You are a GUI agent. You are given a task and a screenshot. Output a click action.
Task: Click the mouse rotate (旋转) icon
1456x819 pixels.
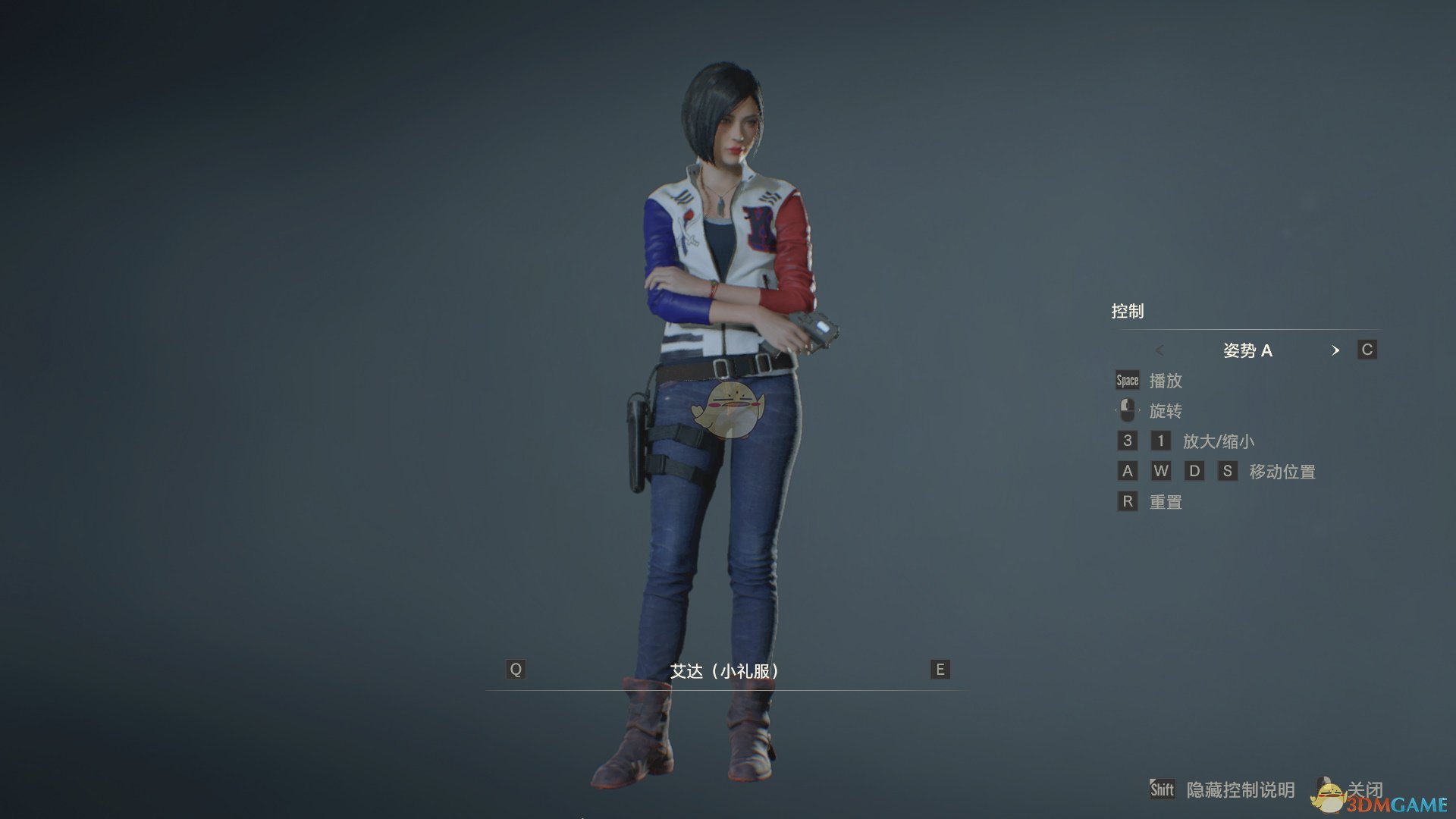pos(1126,410)
